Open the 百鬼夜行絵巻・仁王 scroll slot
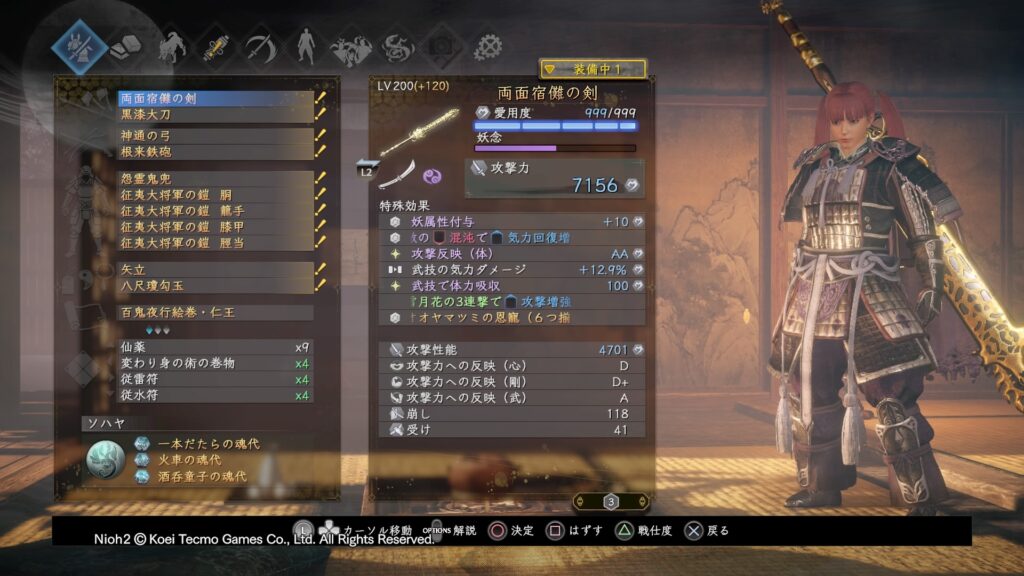The width and height of the screenshot is (1024, 576). (x=215, y=313)
